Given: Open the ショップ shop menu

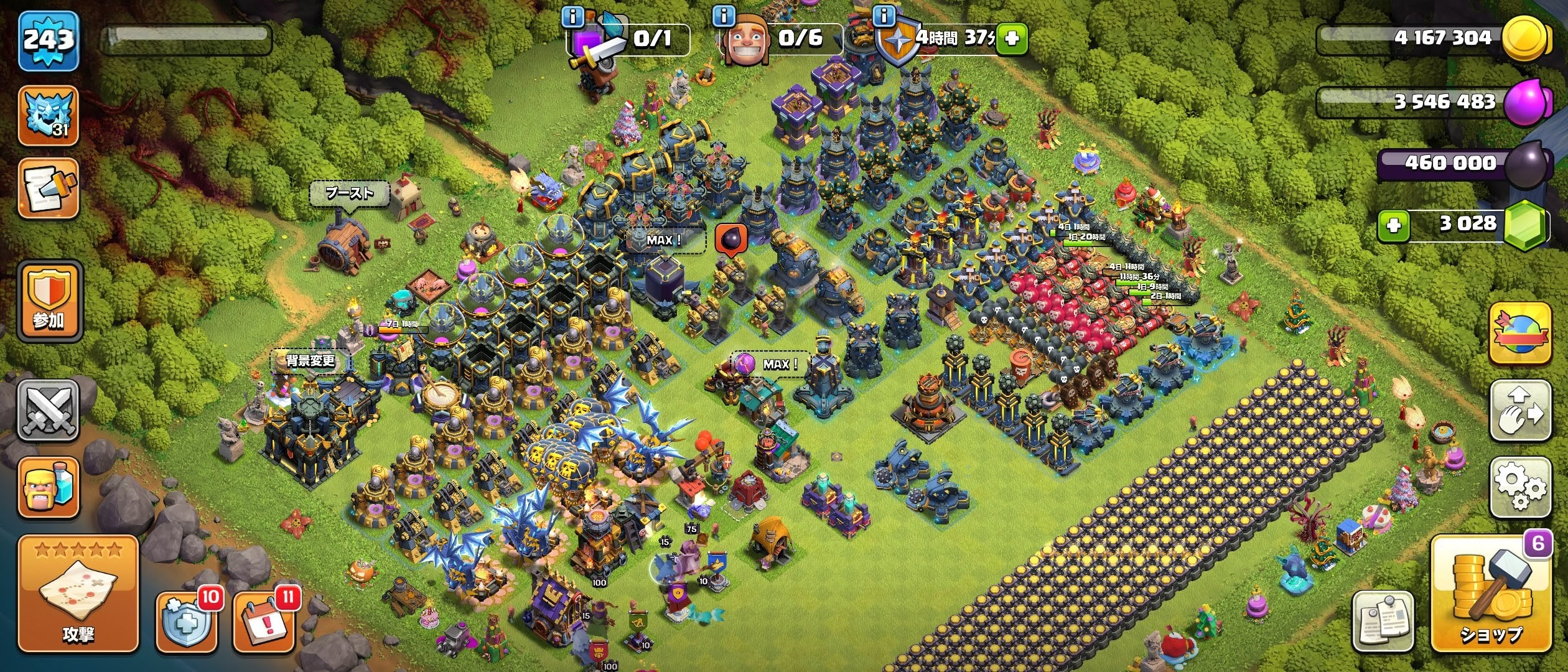Looking at the screenshot, I should 1490,594.
